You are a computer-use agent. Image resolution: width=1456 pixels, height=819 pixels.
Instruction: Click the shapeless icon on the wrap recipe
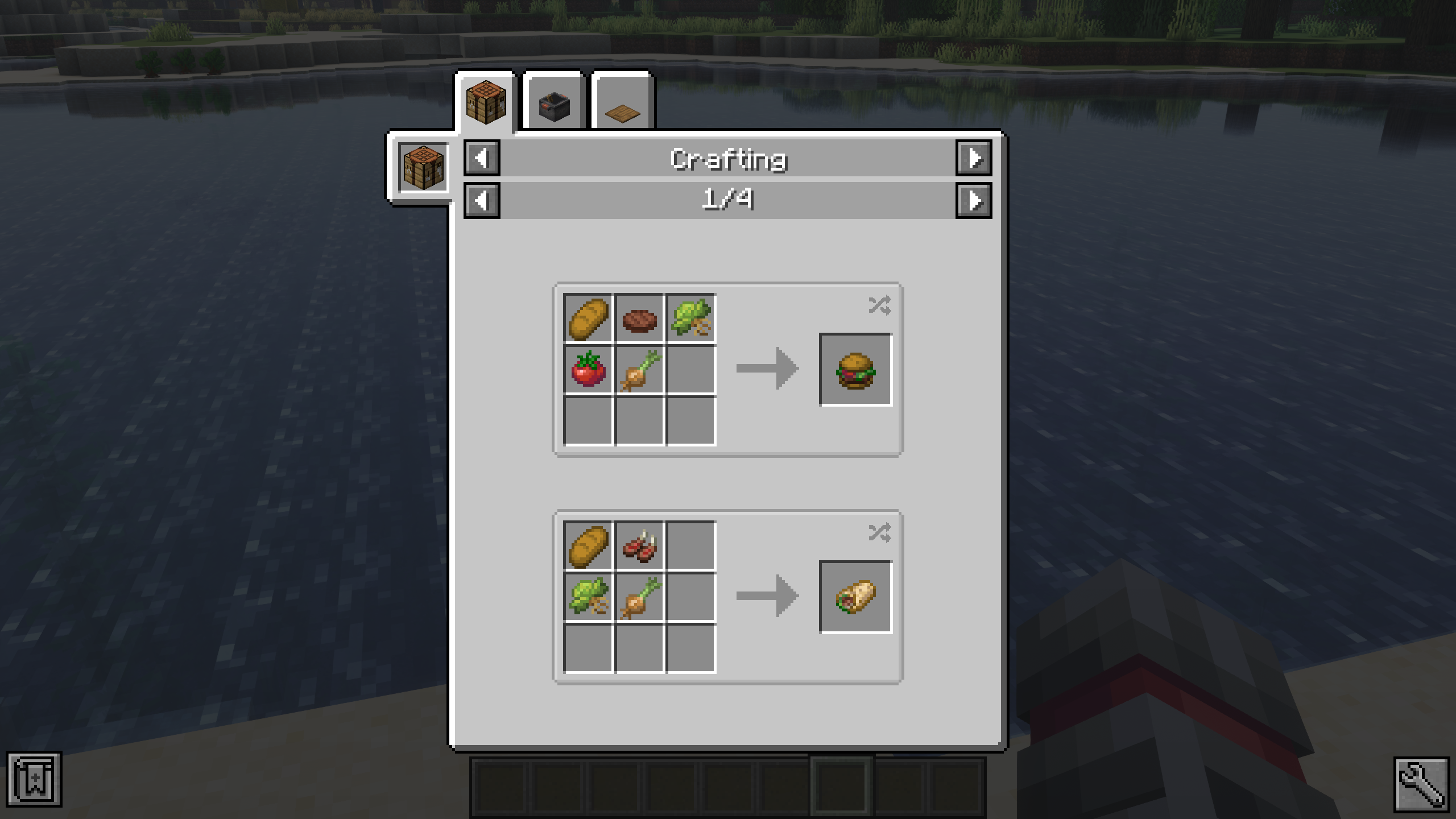tap(879, 533)
